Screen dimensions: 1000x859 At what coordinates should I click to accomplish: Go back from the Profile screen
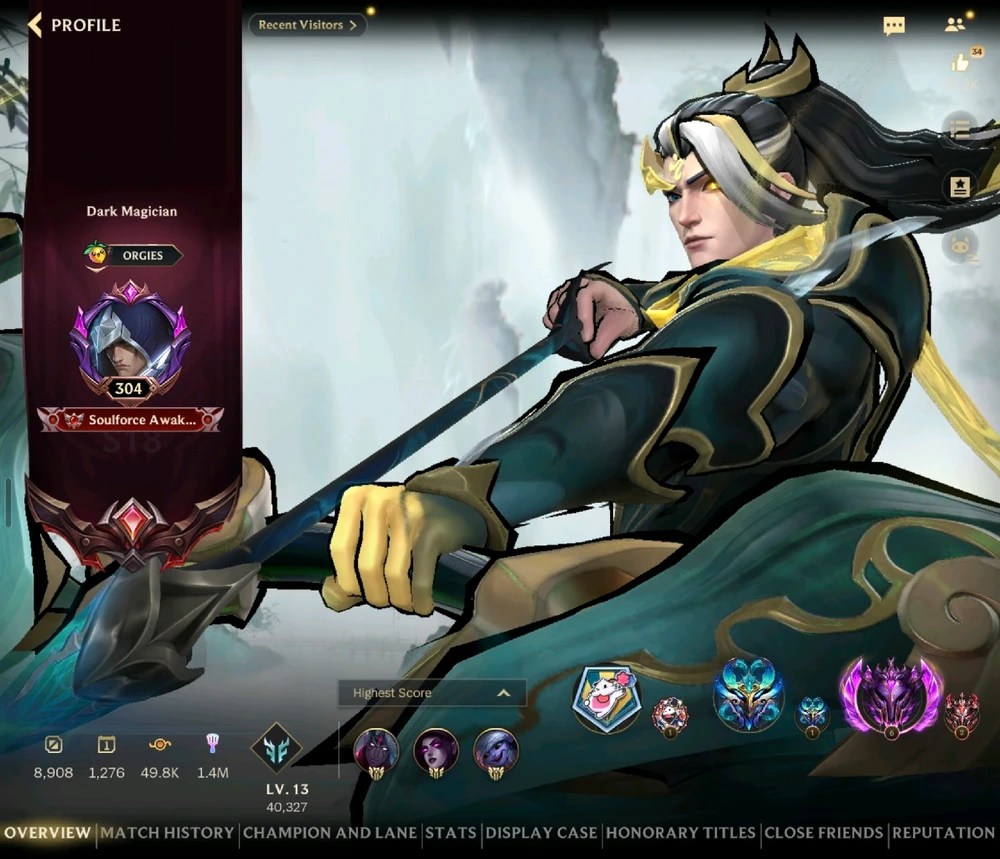pyautogui.click(x=36, y=25)
